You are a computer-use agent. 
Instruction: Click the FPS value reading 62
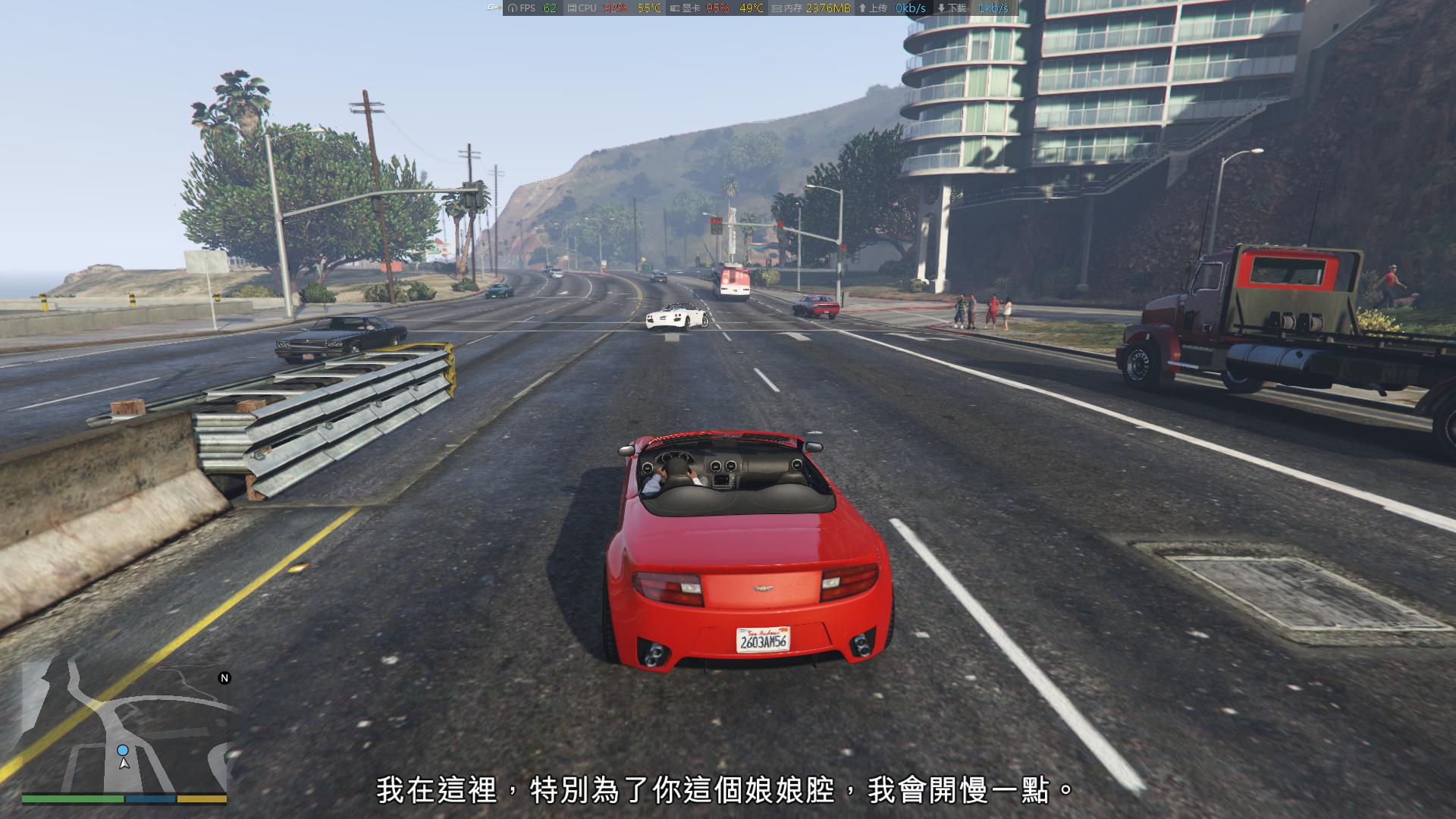tap(548, 8)
